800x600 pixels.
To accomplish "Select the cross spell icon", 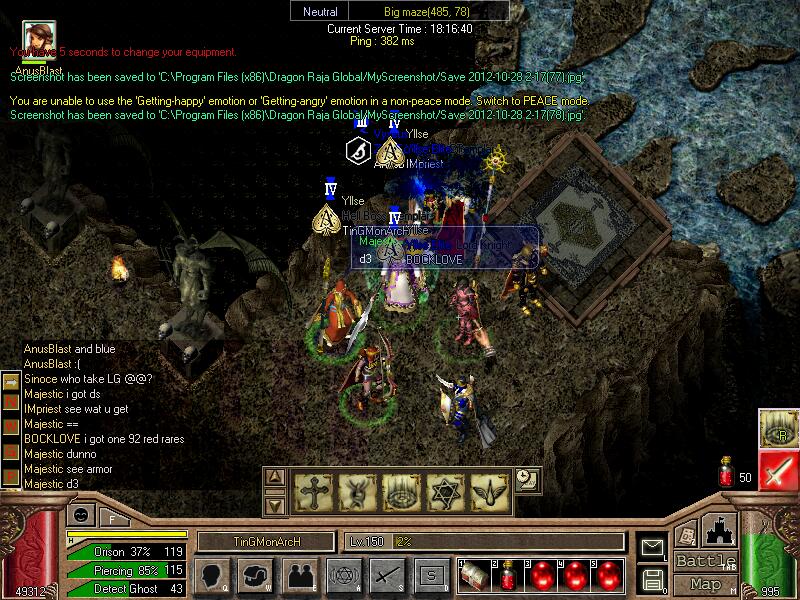I will click(312, 490).
